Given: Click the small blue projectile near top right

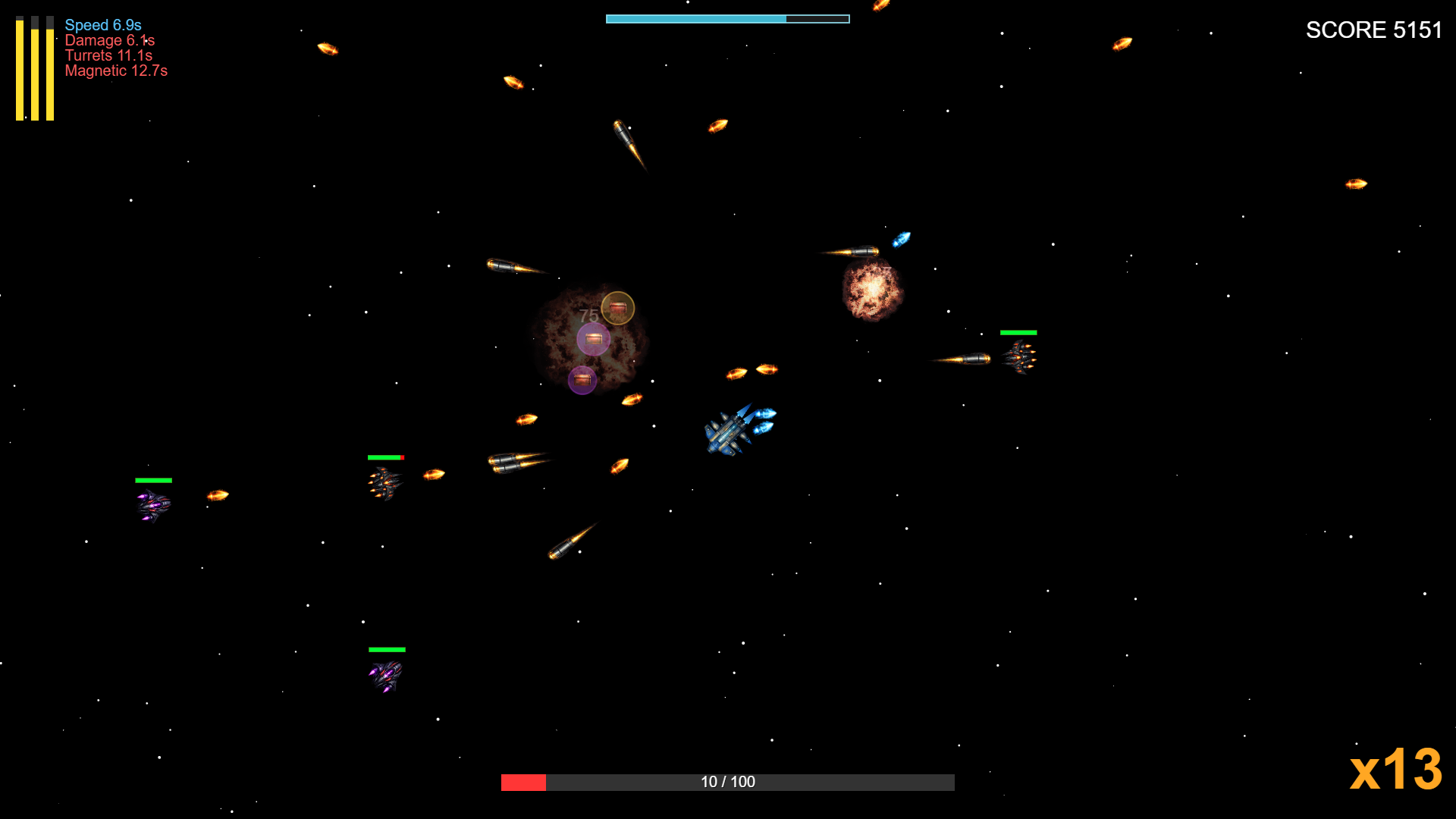Looking at the screenshot, I should tap(901, 239).
